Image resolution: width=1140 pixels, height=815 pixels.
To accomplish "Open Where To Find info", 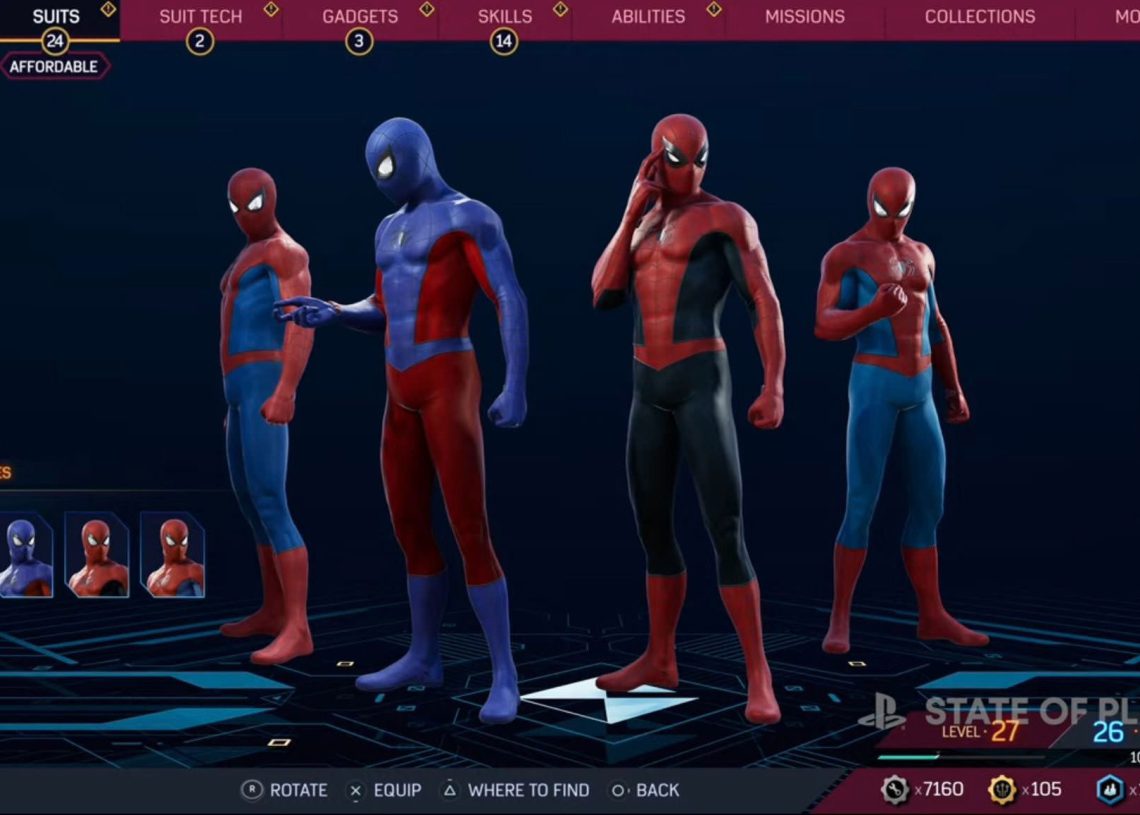I will tap(515, 790).
